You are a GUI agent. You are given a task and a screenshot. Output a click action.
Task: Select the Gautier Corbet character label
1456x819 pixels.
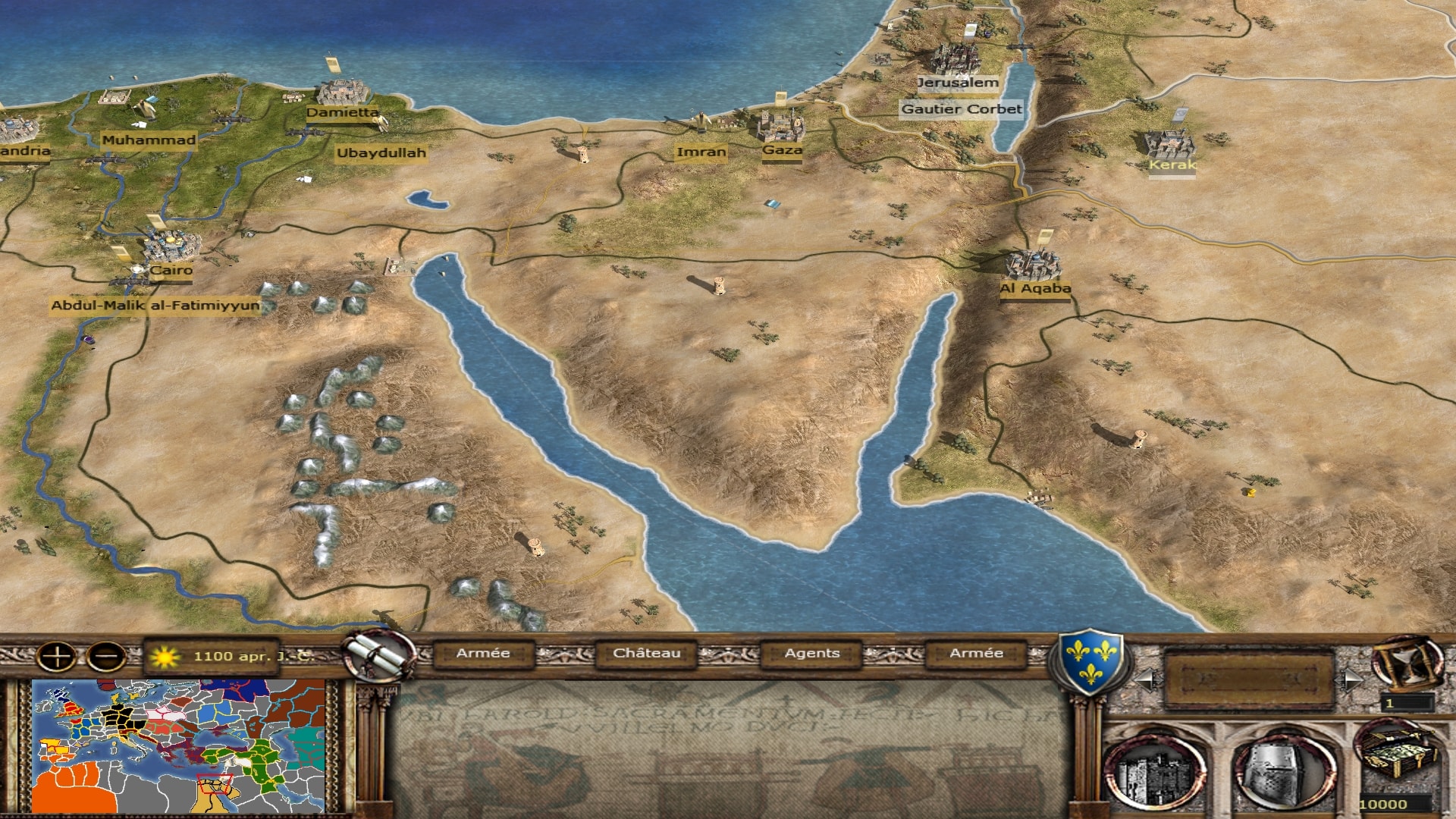pyautogui.click(x=962, y=109)
